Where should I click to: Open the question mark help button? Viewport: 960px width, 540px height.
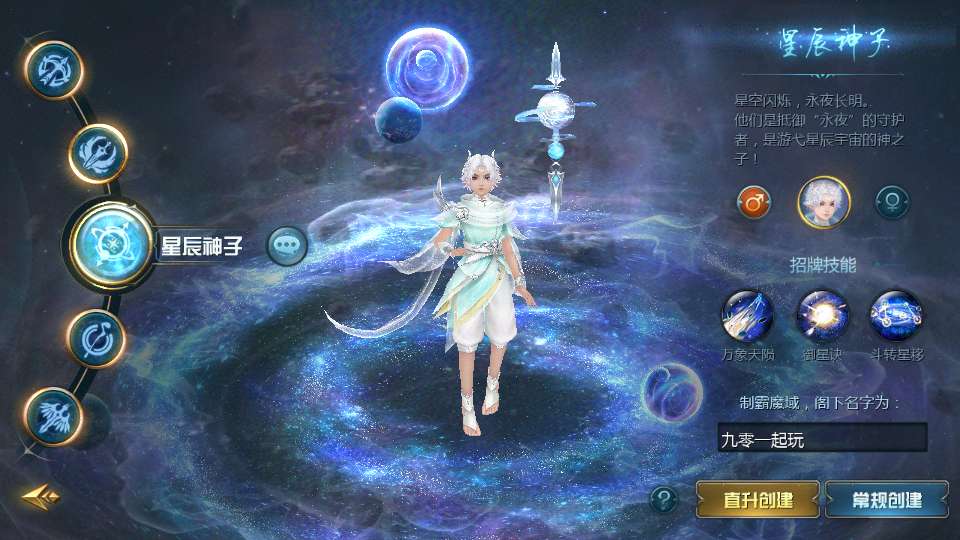click(663, 499)
